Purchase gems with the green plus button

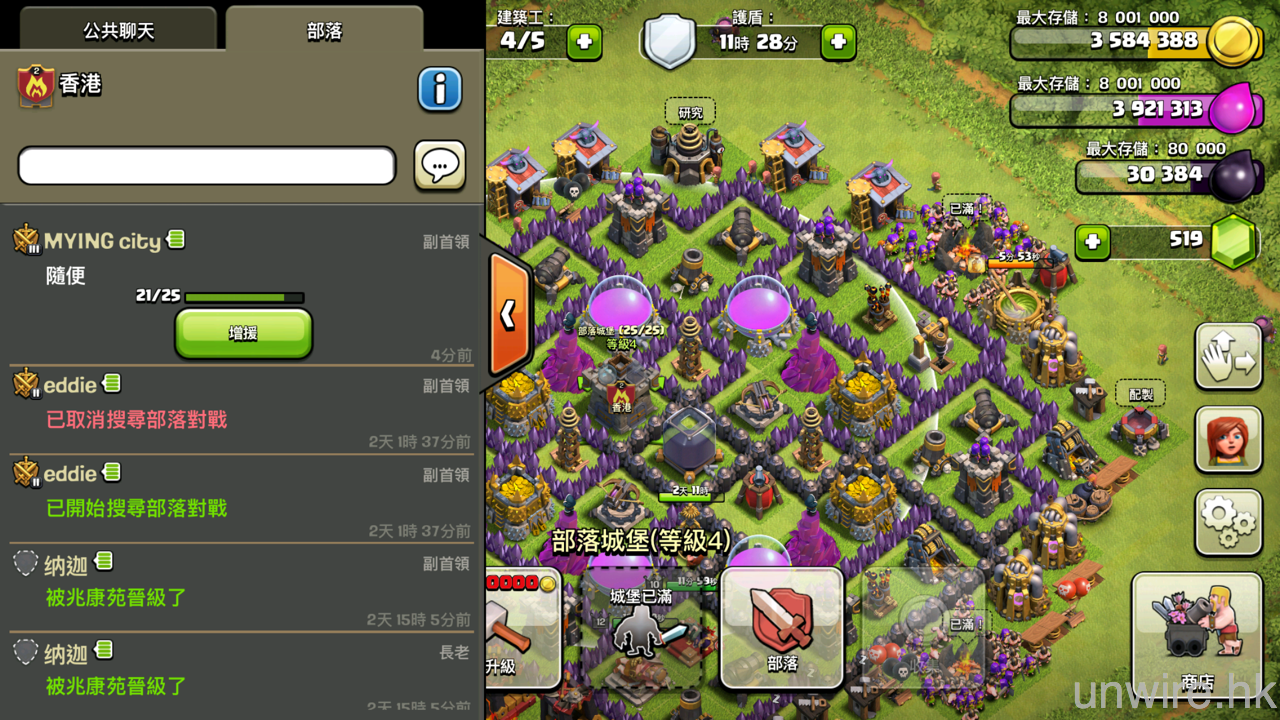pyautogui.click(x=1093, y=241)
